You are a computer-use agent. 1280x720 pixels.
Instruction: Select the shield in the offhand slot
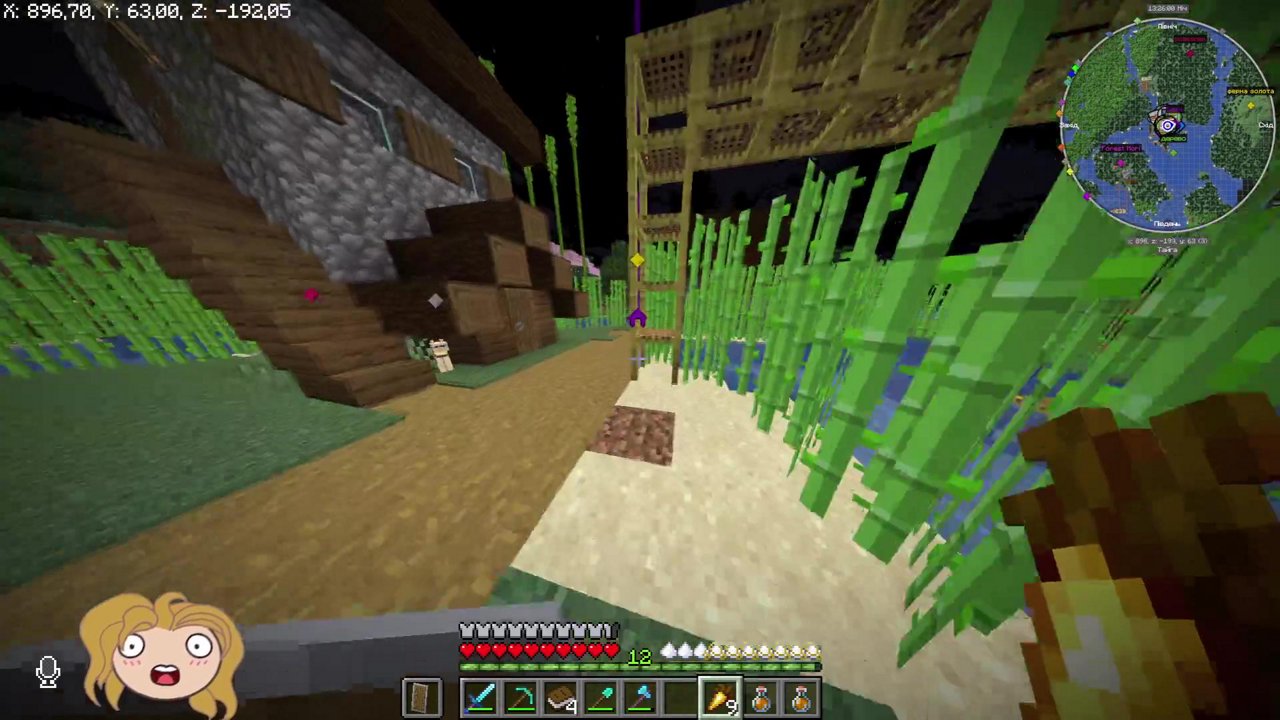[421, 697]
